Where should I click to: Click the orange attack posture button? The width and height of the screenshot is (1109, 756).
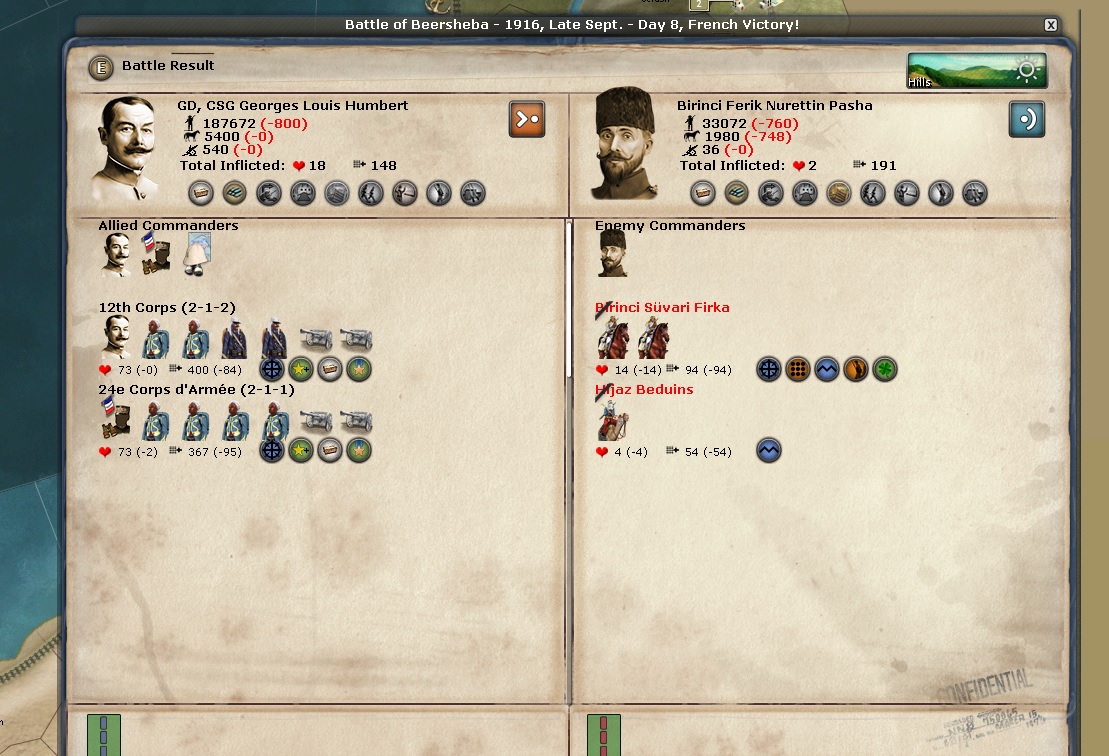(527, 119)
